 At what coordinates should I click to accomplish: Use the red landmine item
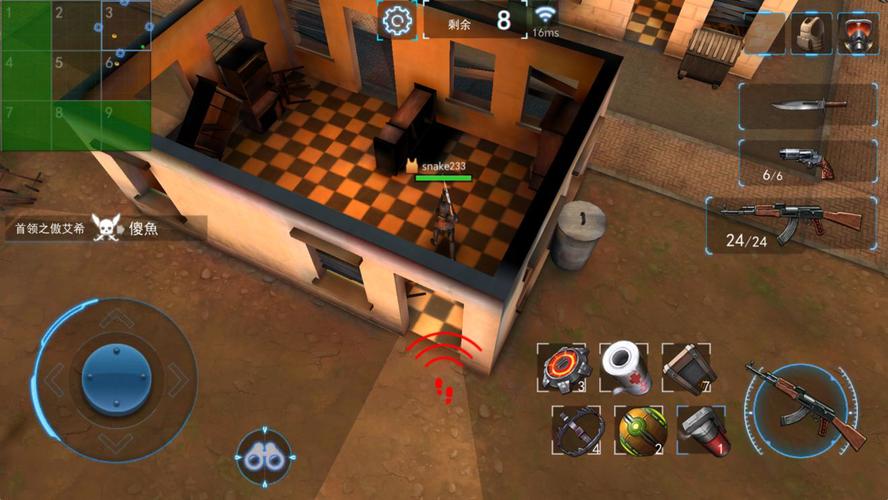560,367
